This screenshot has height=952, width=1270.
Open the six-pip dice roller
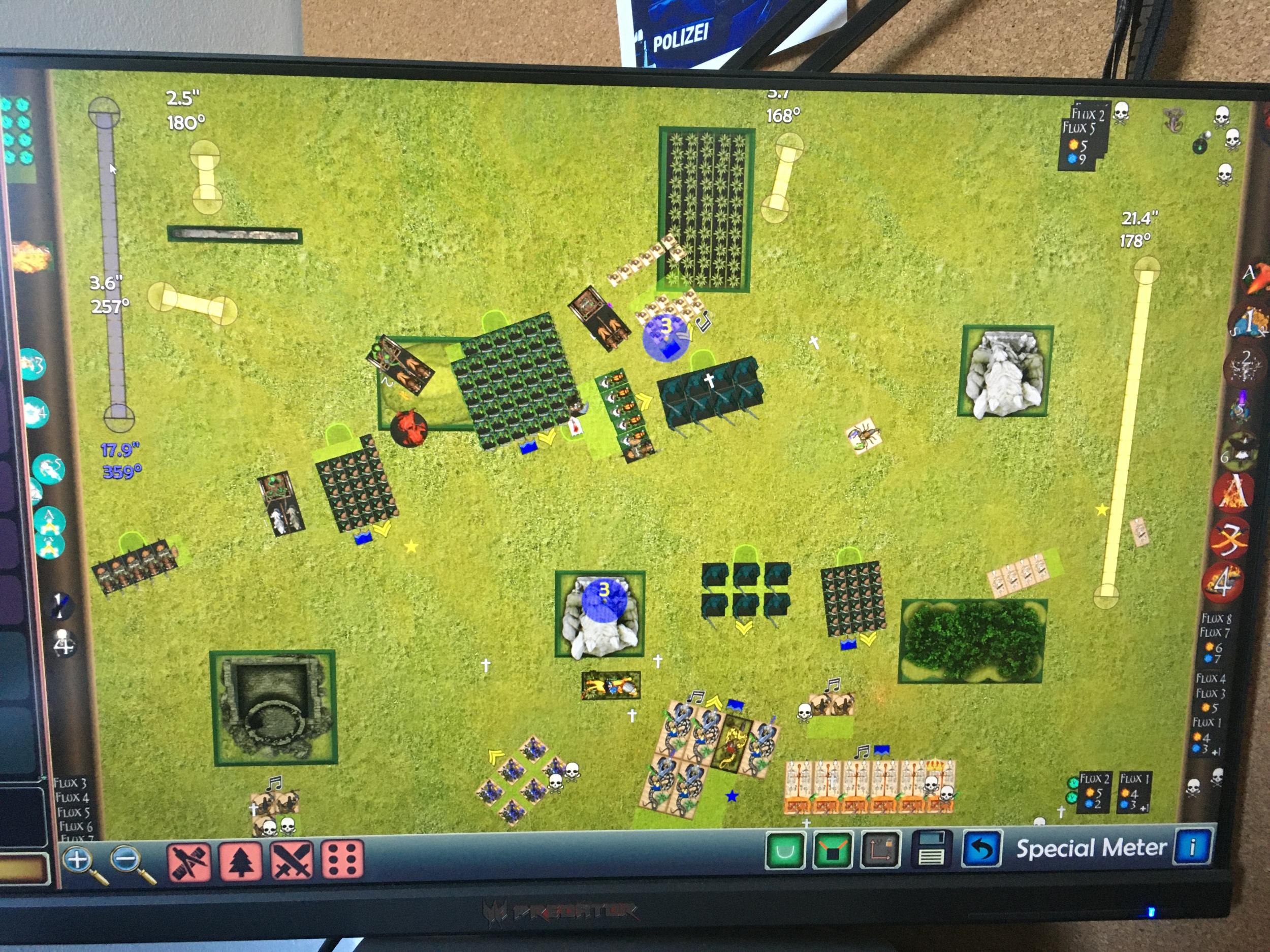click(343, 860)
